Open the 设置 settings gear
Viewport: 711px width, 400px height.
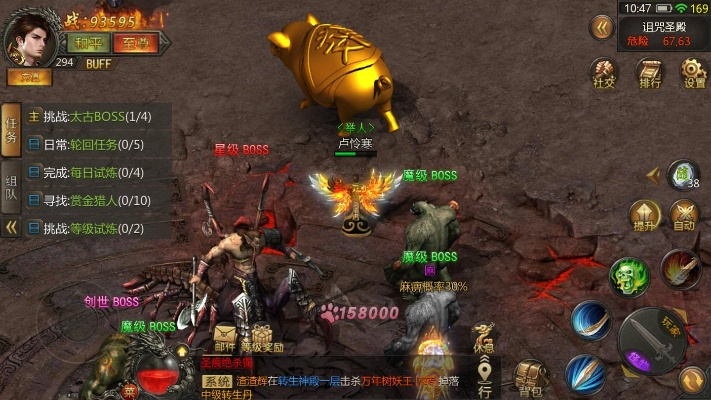click(694, 73)
